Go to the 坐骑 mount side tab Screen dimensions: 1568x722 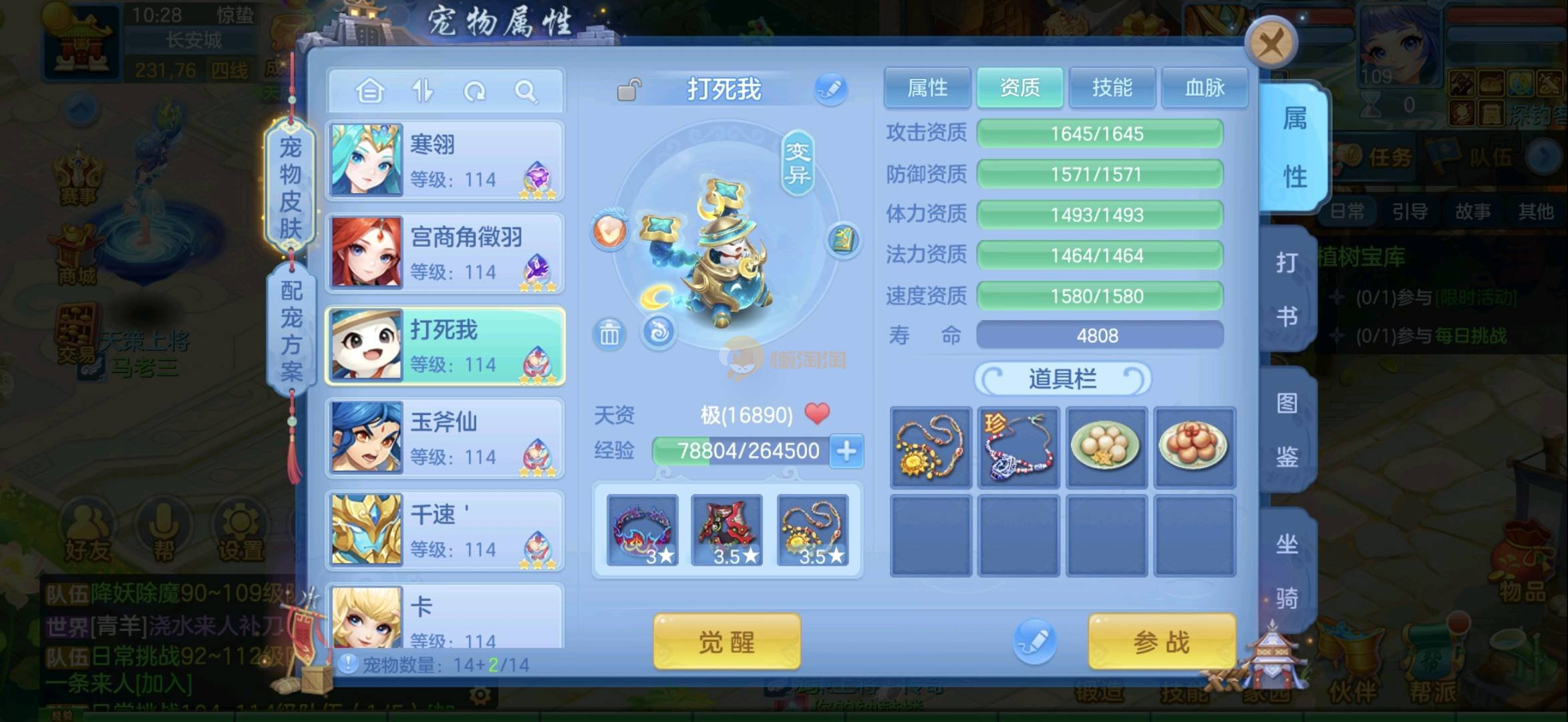click(x=1287, y=570)
